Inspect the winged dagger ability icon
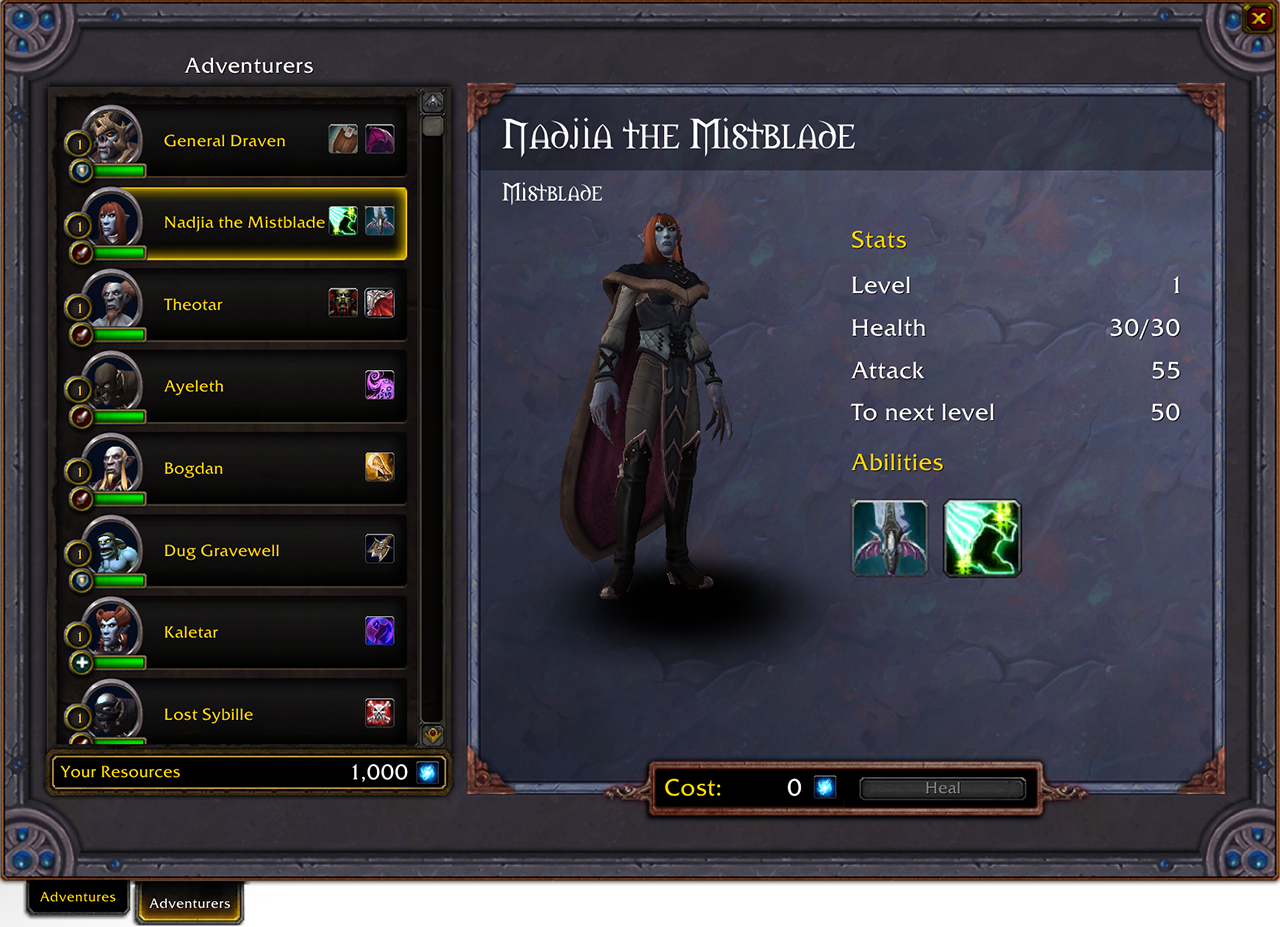This screenshot has height=927, width=1280. click(x=889, y=538)
